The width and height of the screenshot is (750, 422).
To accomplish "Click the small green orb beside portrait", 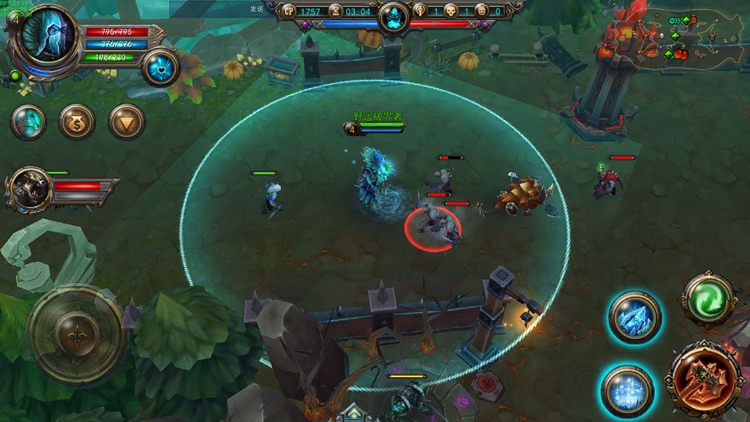I will point(16,76).
